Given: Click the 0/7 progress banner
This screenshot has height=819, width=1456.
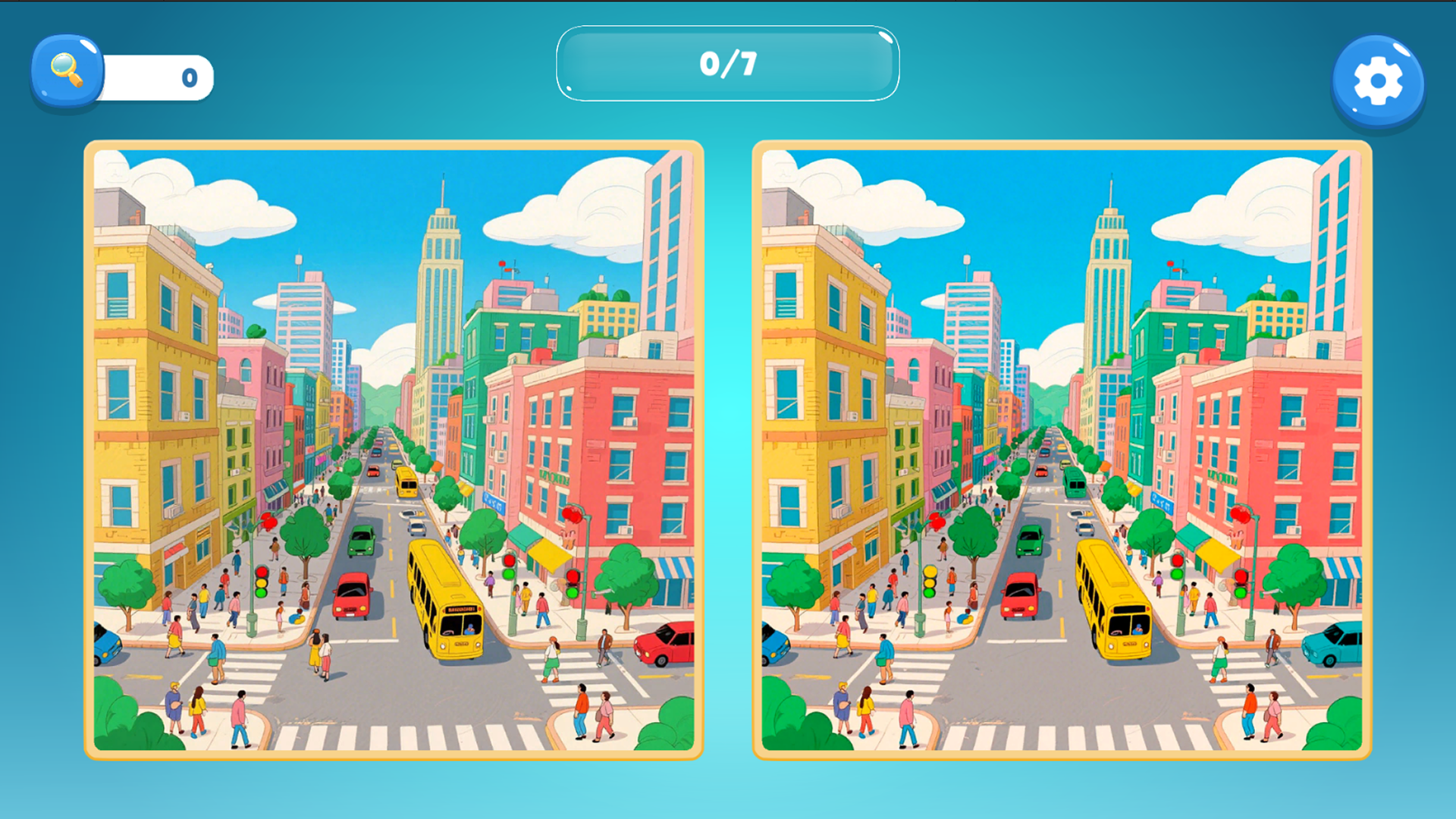Looking at the screenshot, I should point(726,64).
